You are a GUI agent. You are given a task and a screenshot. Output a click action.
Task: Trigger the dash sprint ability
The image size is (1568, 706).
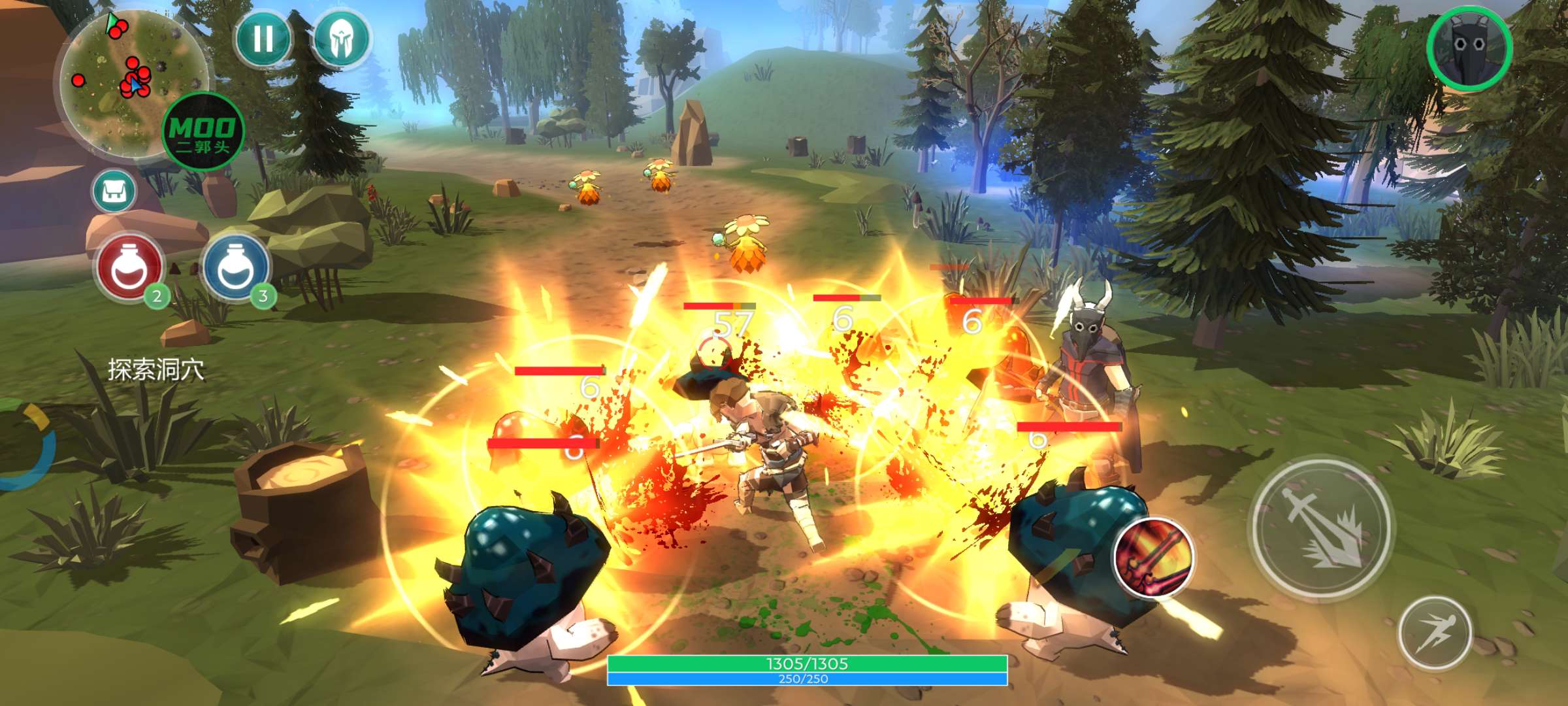click(x=1434, y=632)
